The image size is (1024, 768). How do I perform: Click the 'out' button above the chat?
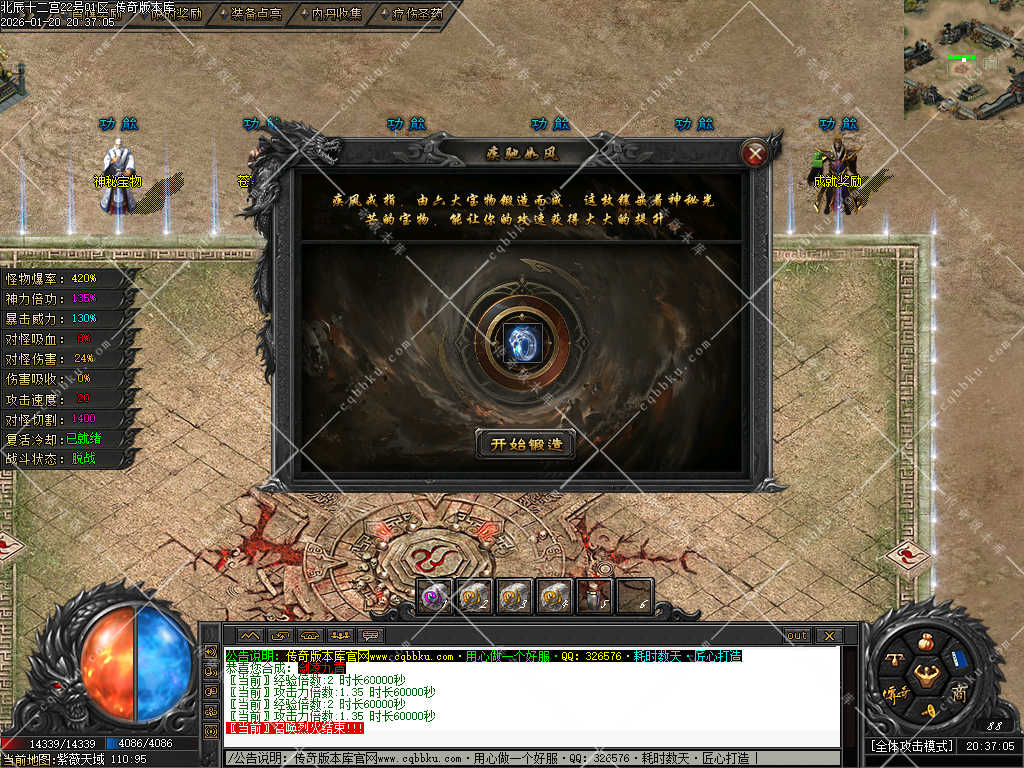797,635
